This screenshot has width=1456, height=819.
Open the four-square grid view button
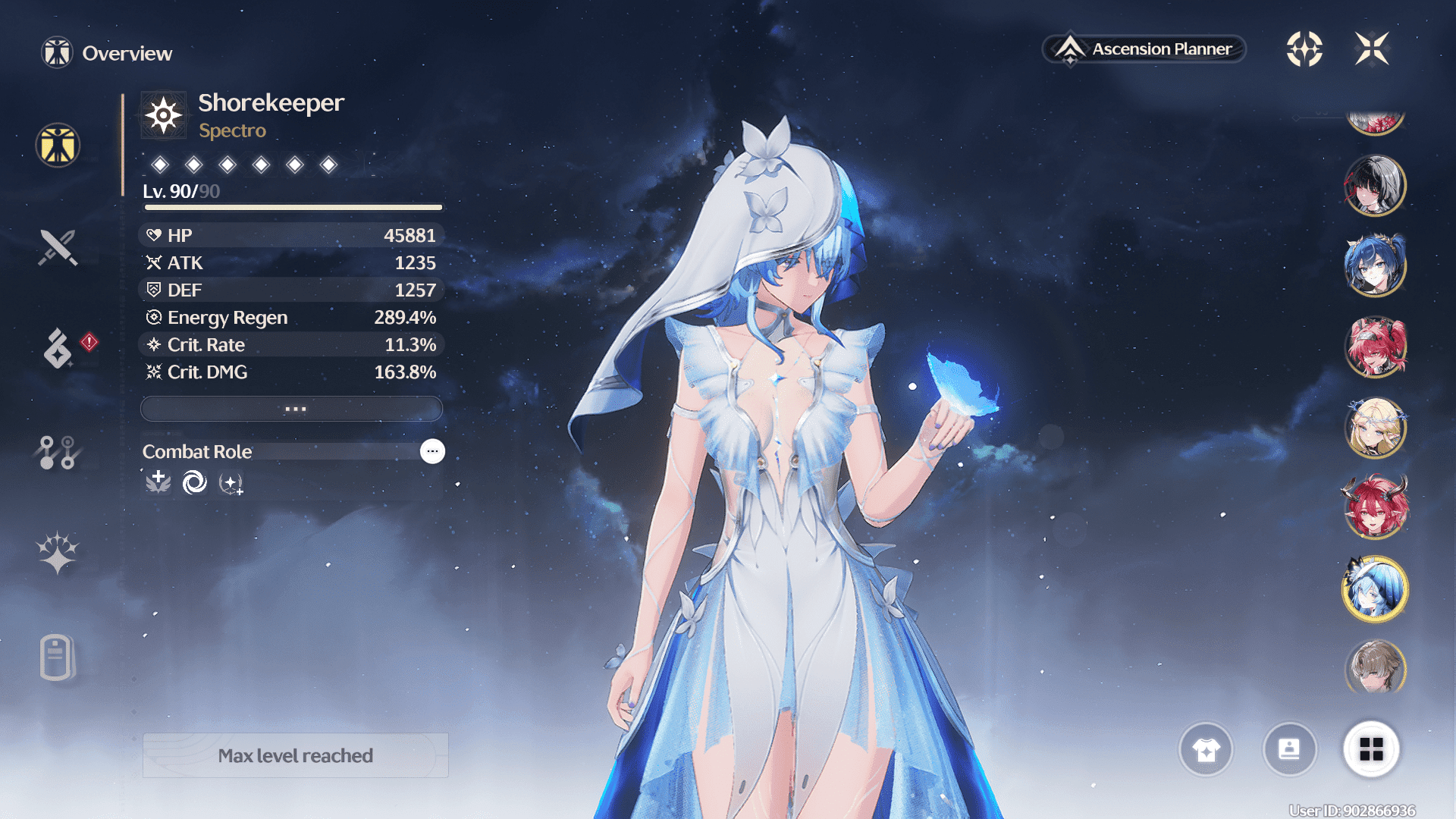coord(1371,749)
